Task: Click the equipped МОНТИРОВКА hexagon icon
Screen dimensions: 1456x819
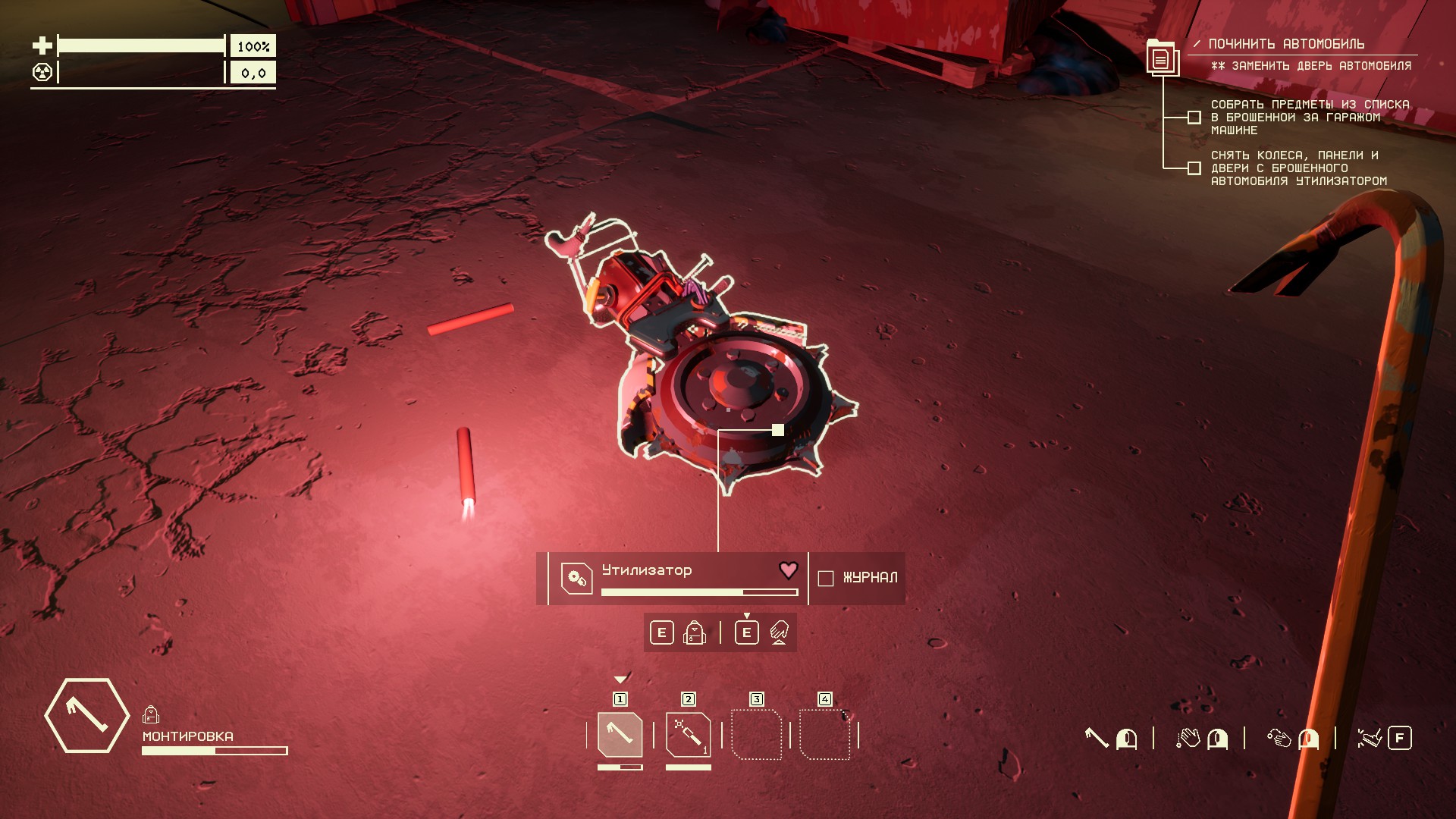Action: tap(86, 715)
